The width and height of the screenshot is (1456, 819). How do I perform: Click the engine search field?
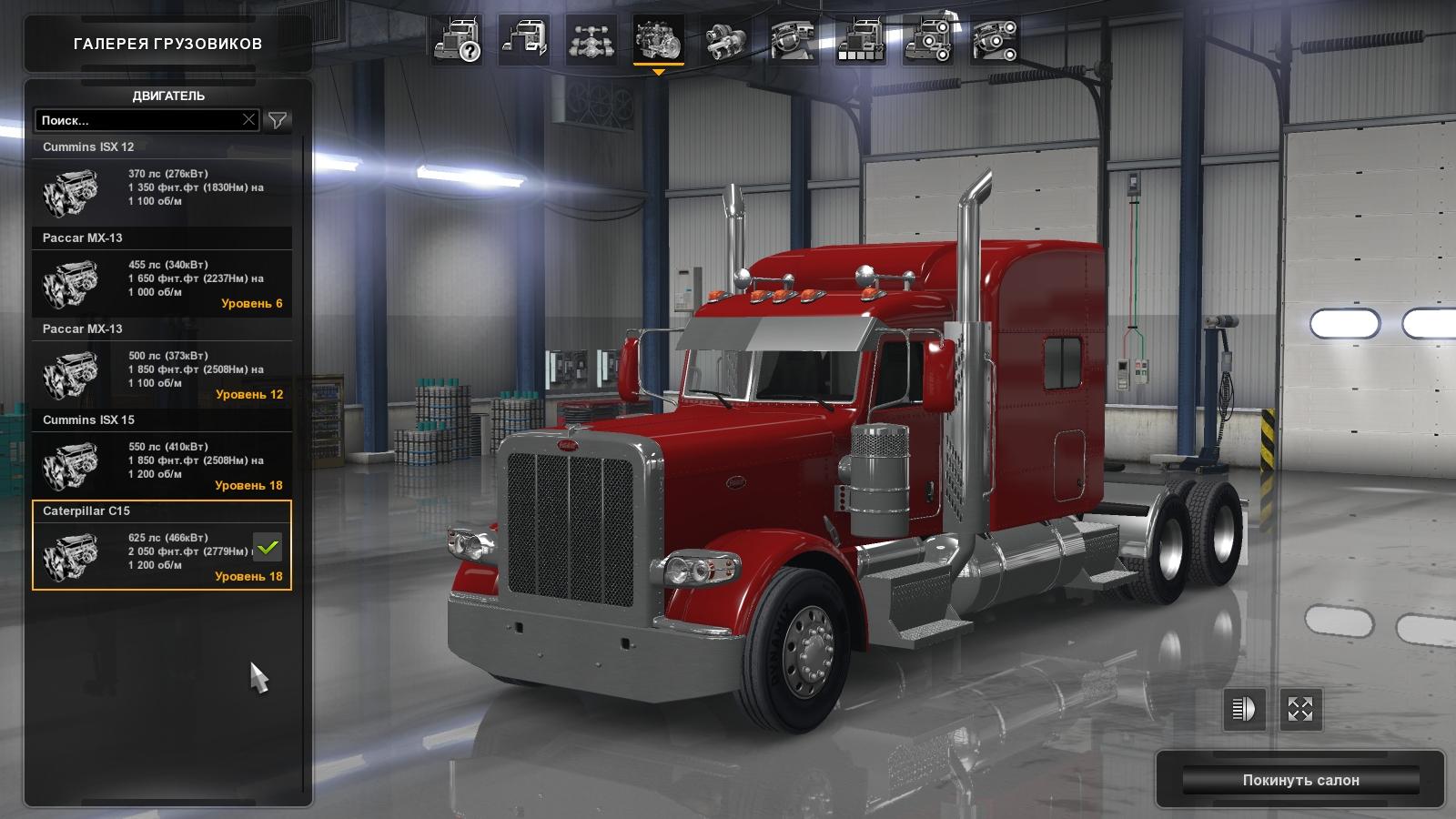(136, 120)
